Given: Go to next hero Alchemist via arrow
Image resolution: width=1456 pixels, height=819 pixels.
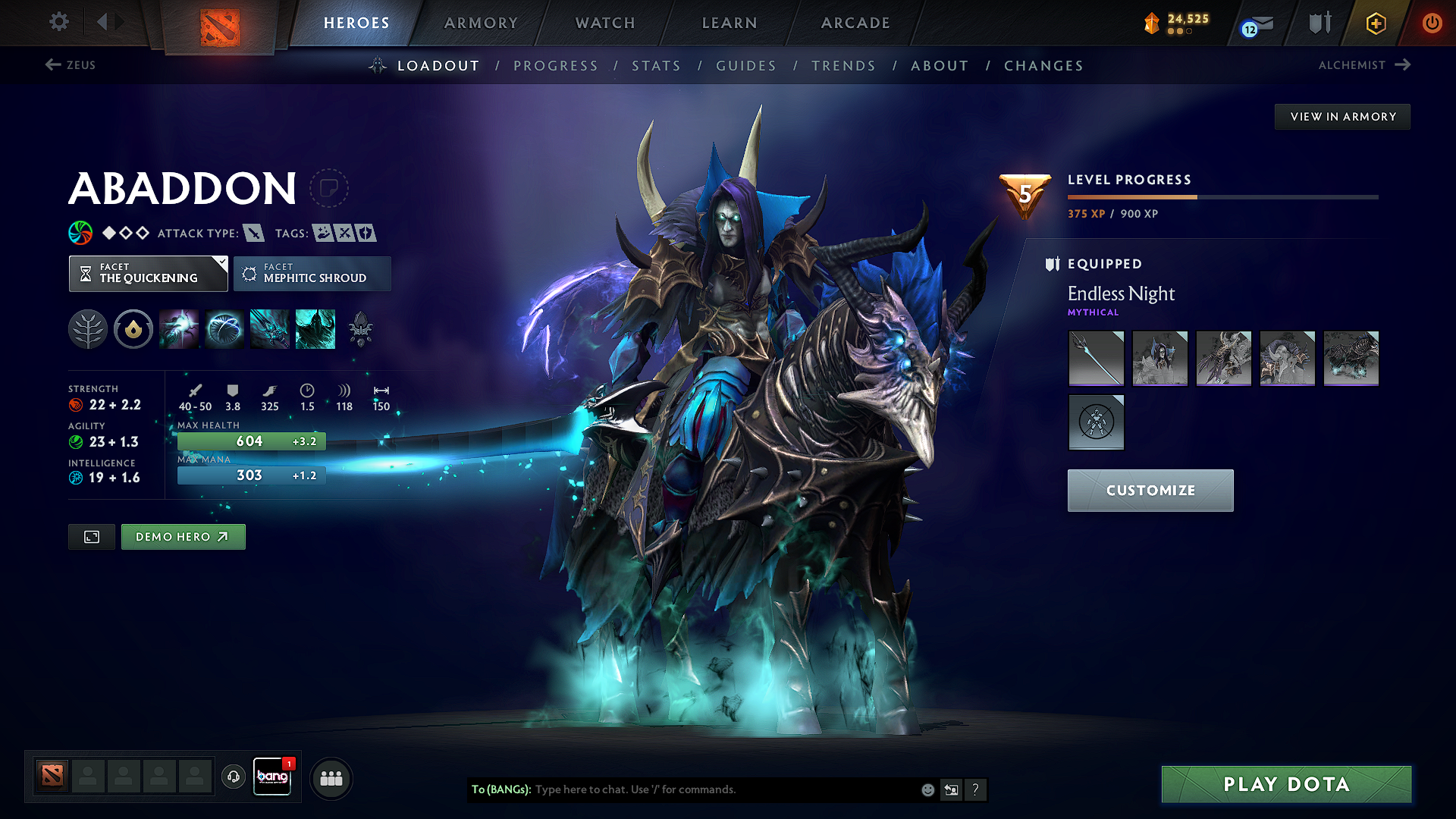Looking at the screenshot, I should coord(1404,65).
